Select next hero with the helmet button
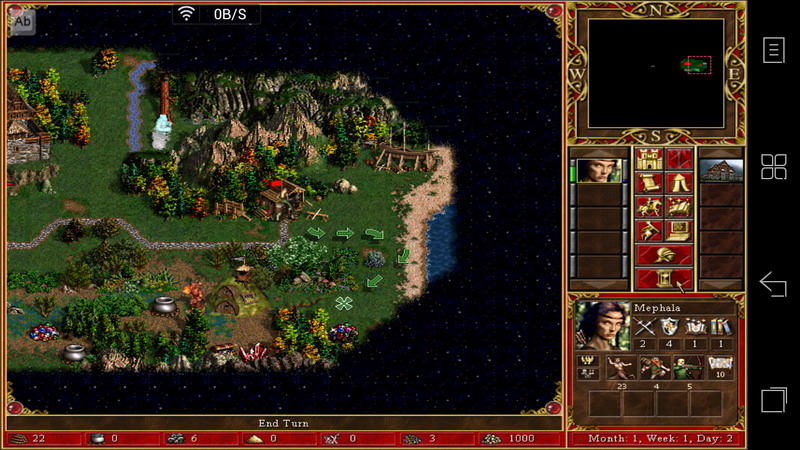Screen dimensions: 800x450 (663, 255)
